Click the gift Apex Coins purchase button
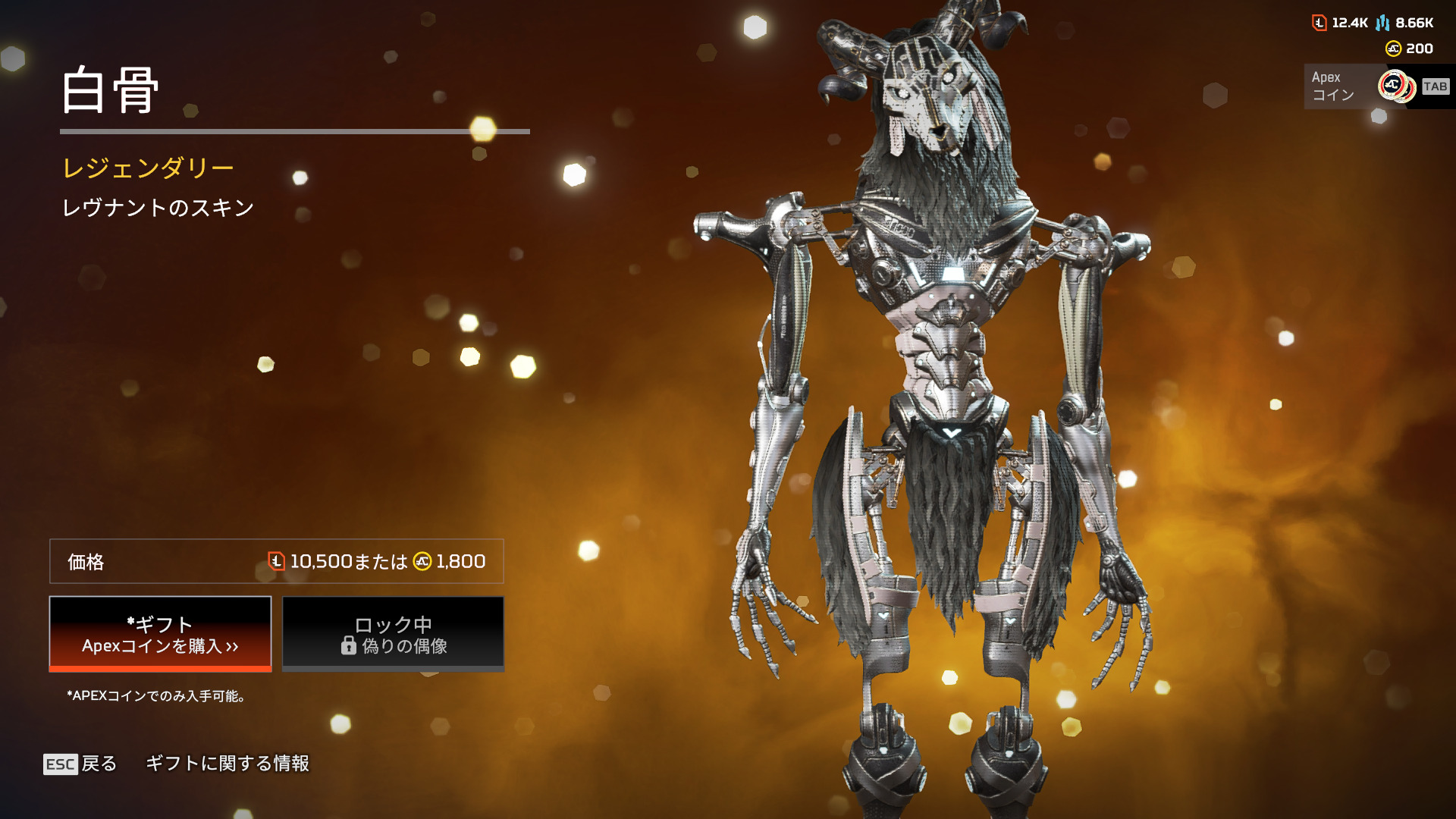The image size is (1456, 819). [160, 634]
